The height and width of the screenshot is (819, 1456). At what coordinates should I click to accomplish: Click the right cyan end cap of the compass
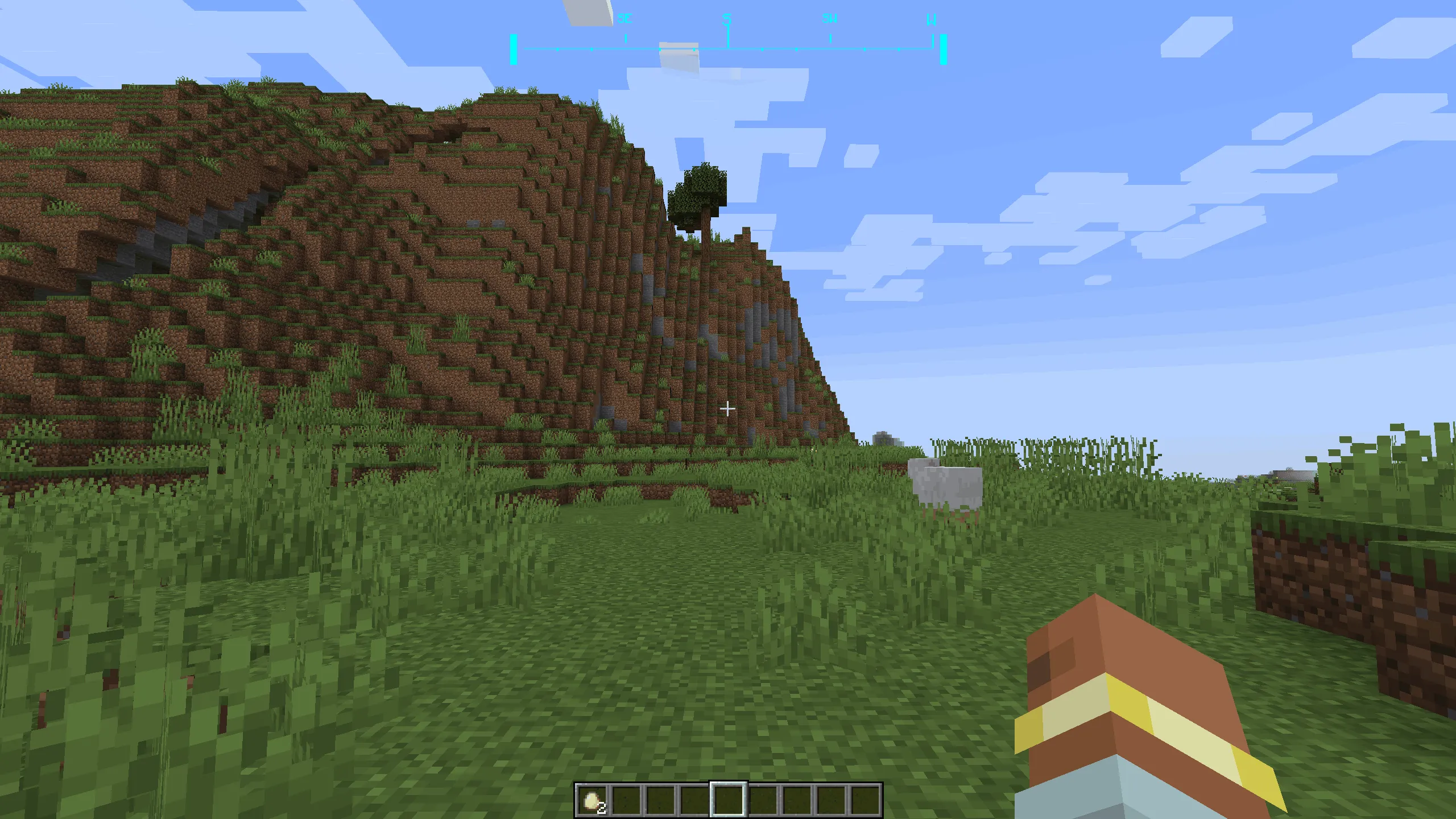tap(943, 48)
